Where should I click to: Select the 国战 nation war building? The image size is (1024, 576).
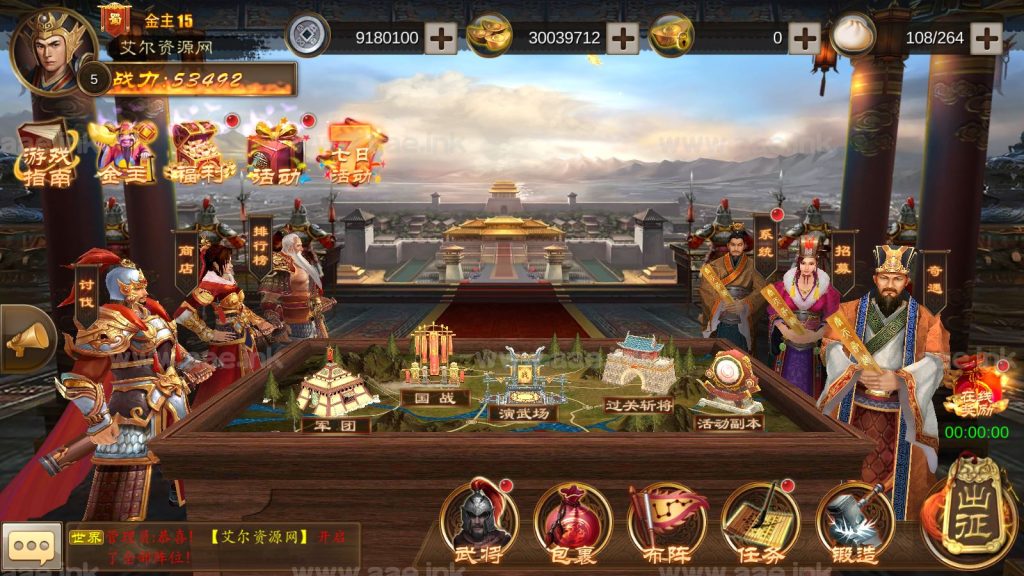[434, 368]
